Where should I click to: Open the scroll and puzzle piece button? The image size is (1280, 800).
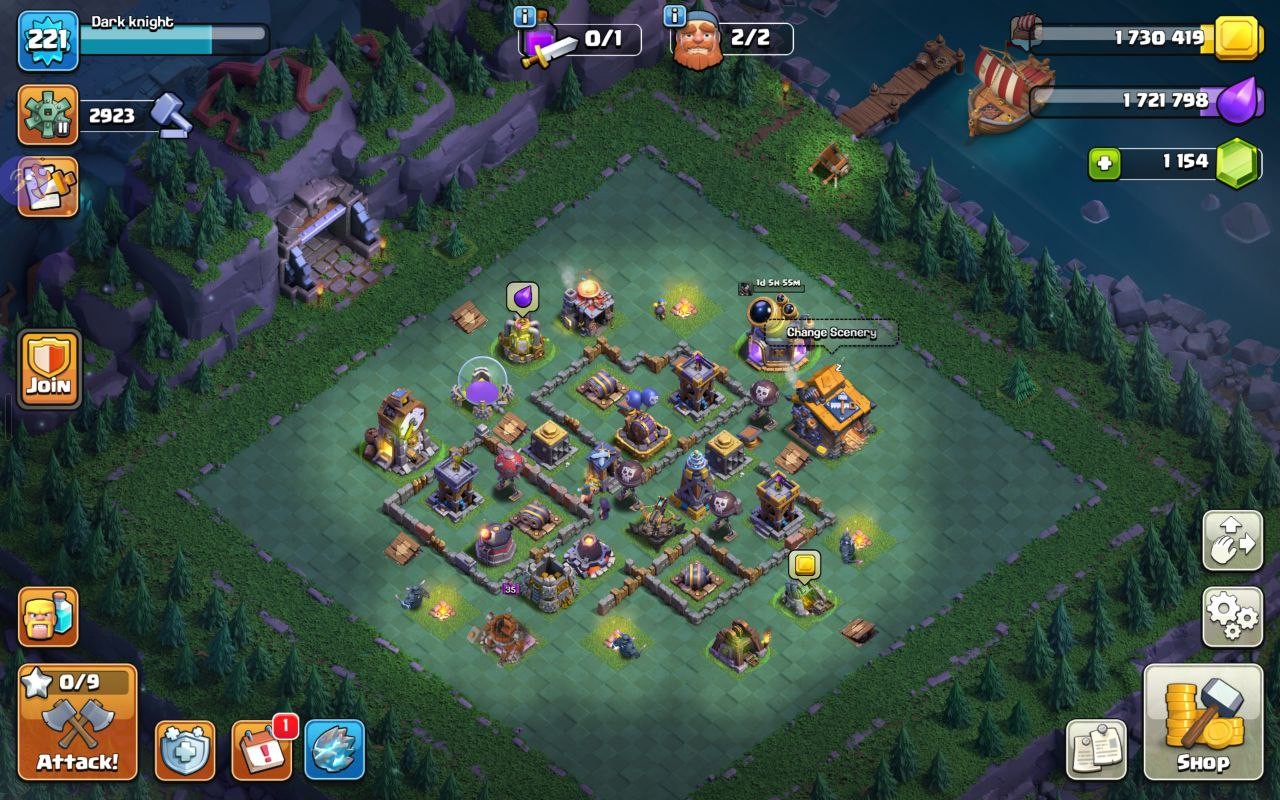[x=47, y=187]
